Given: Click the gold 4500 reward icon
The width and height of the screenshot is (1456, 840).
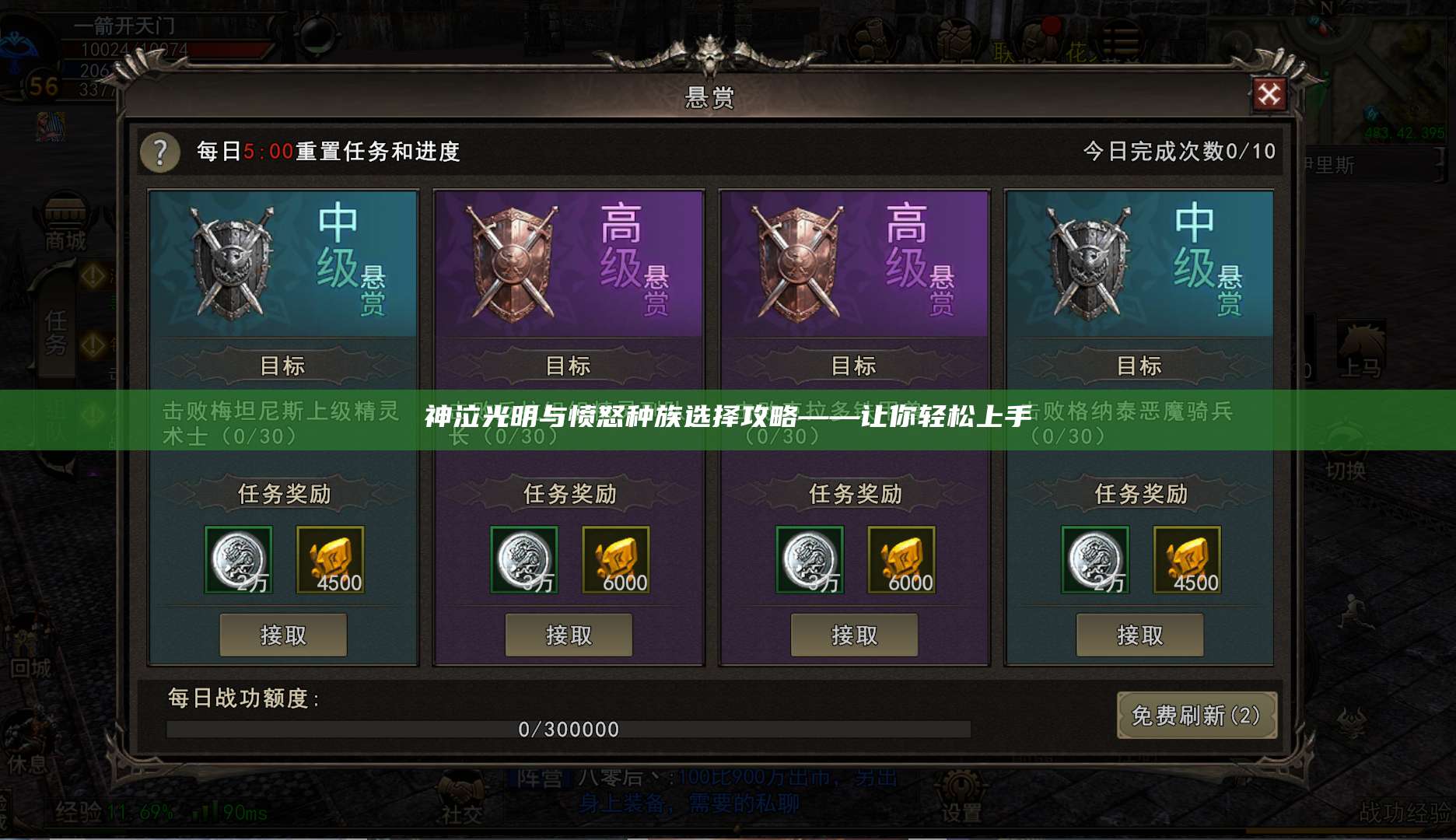Looking at the screenshot, I should [331, 558].
